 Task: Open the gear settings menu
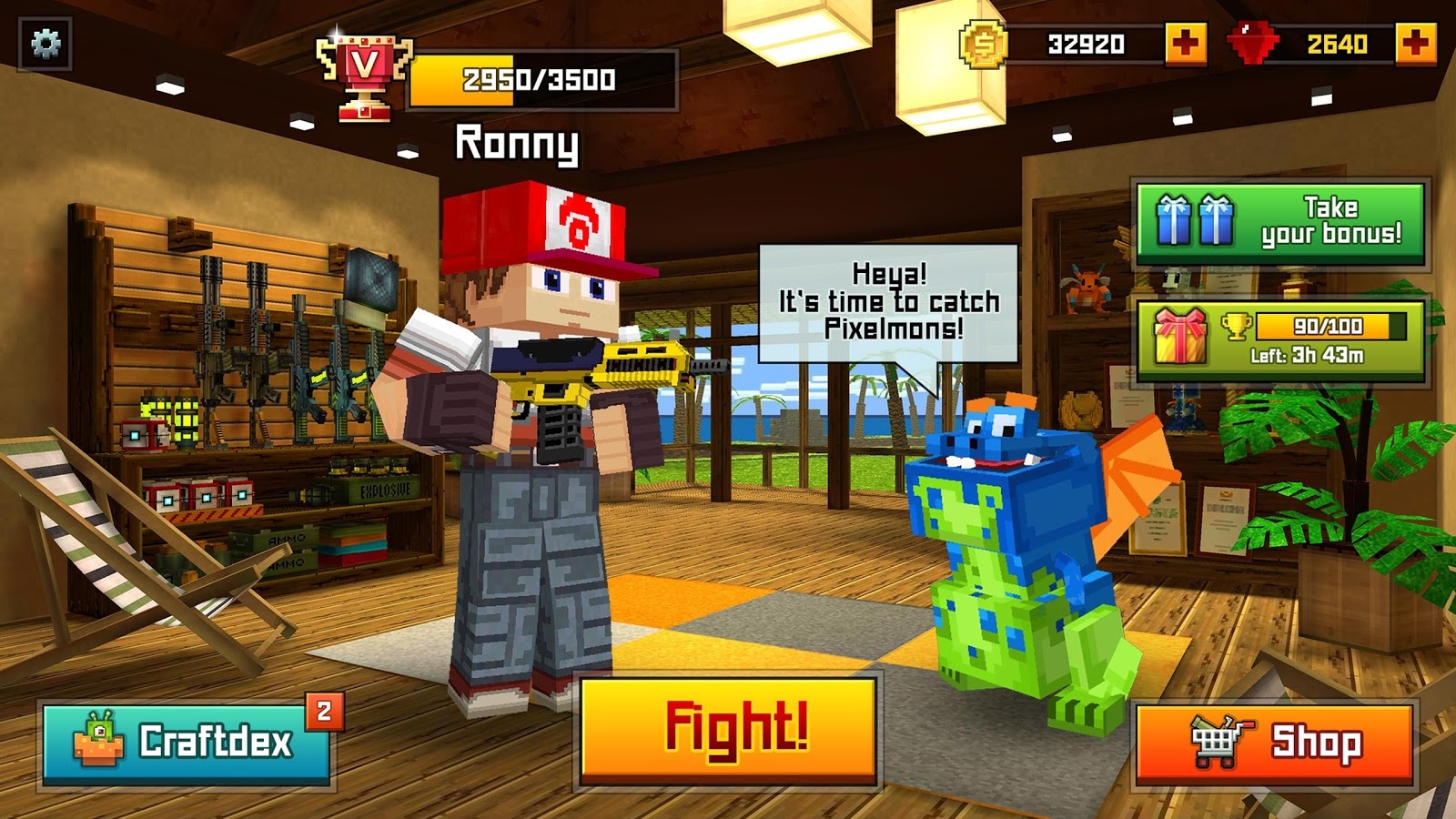coord(45,44)
